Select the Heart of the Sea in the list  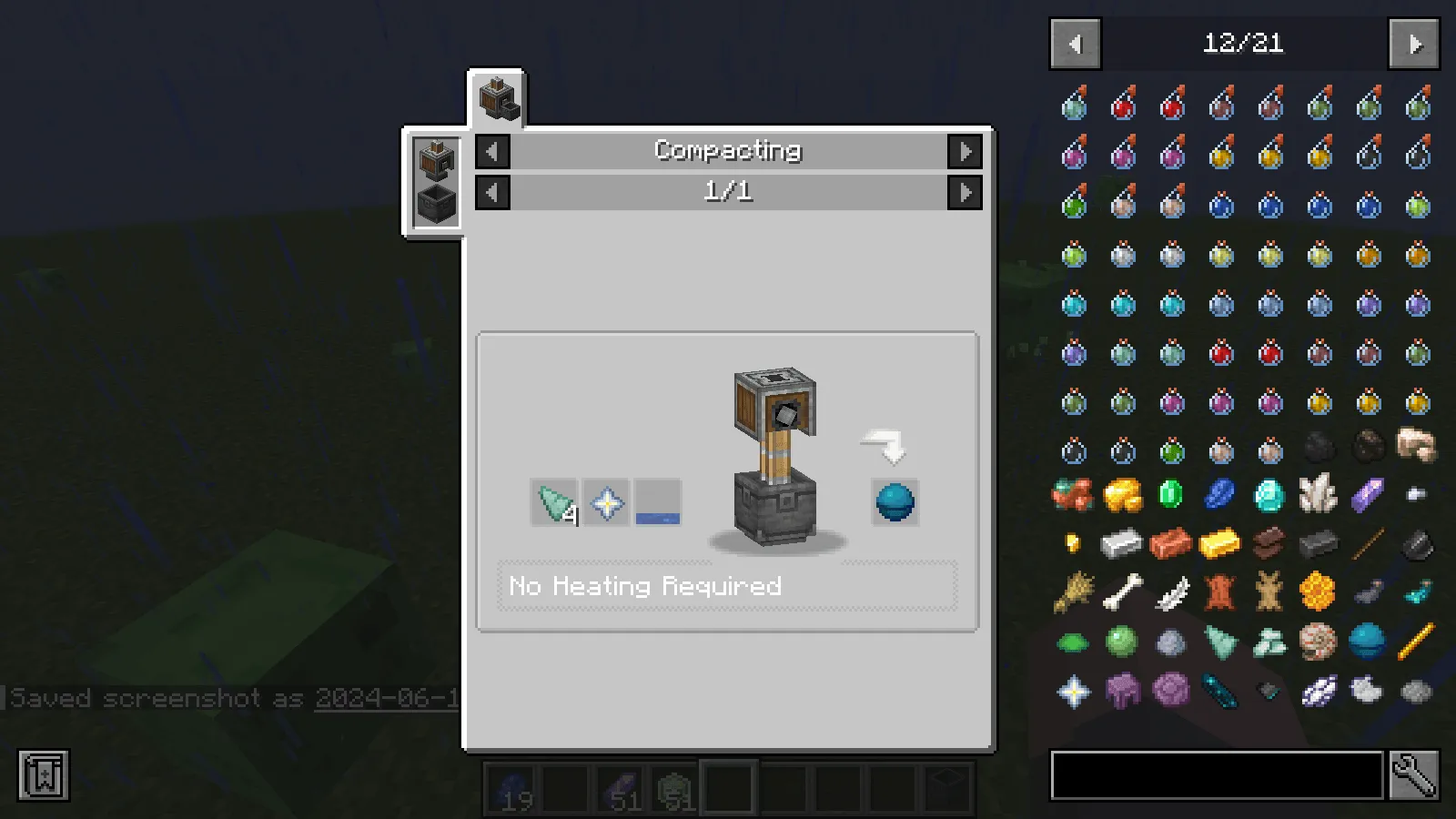[1367, 642]
